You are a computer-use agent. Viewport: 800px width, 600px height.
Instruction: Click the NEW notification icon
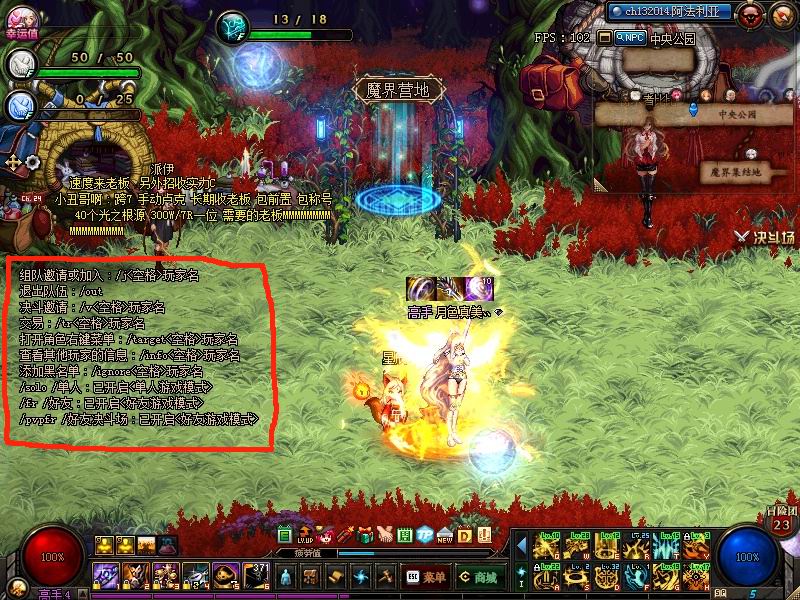(x=444, y=535)
